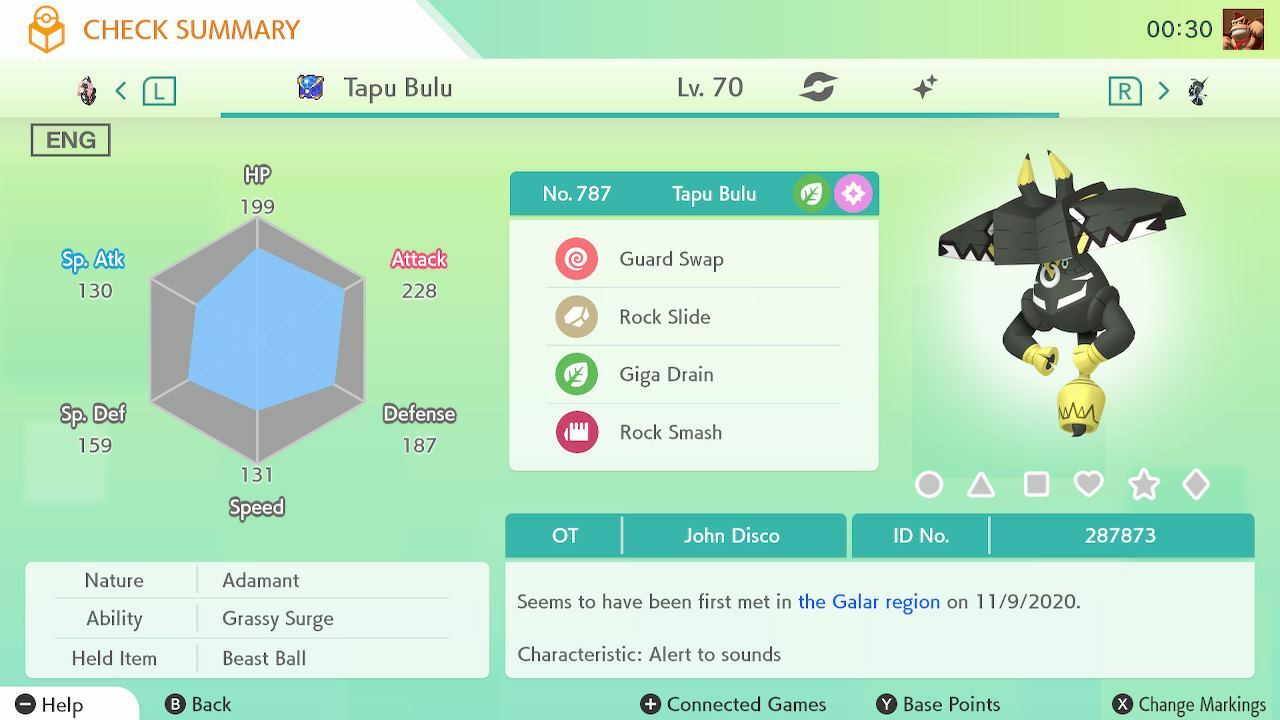This screenshot has height=720, width=1280.
Task: Open Connected Games from the bottom bar
Action: tap(733, 704)
